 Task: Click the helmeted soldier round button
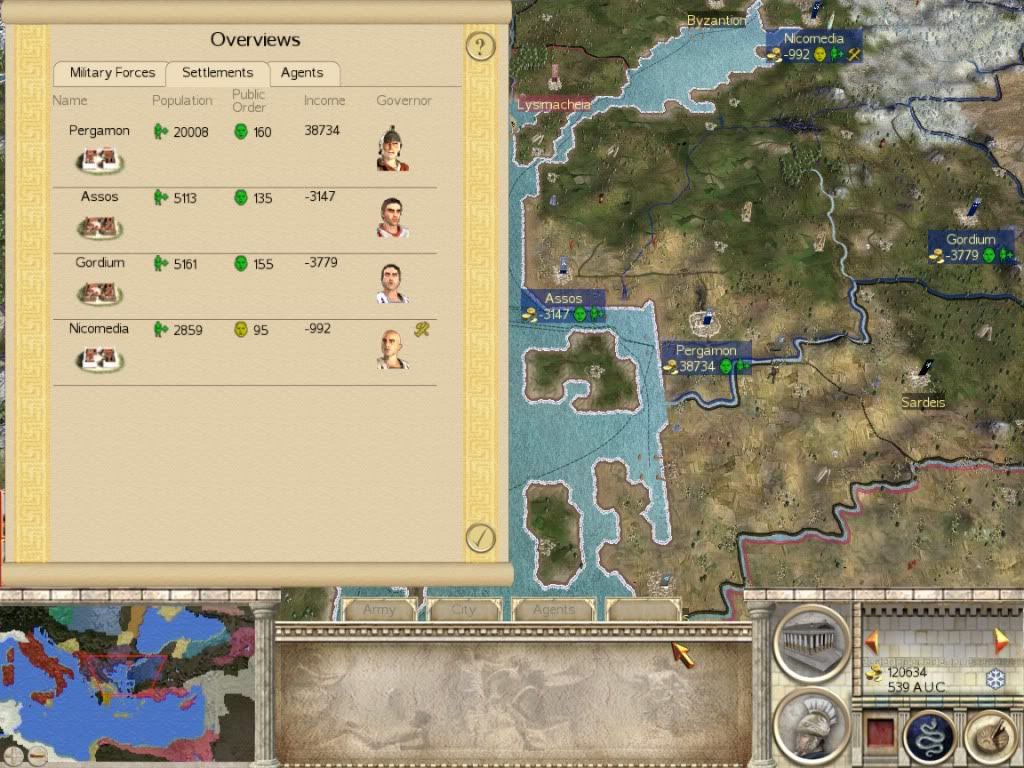(x=811, y=727)
